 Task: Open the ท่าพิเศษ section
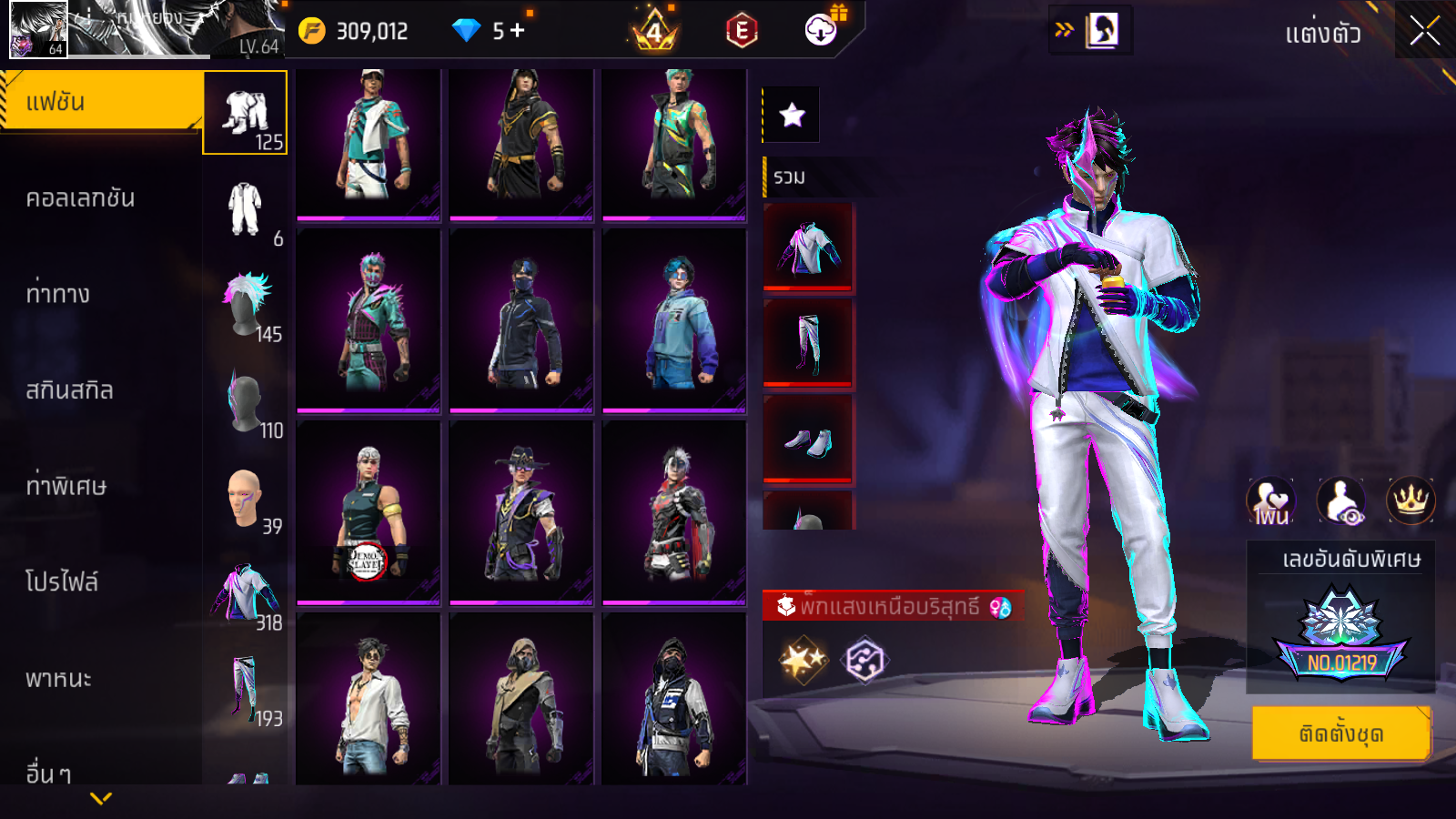pos(66,486)
